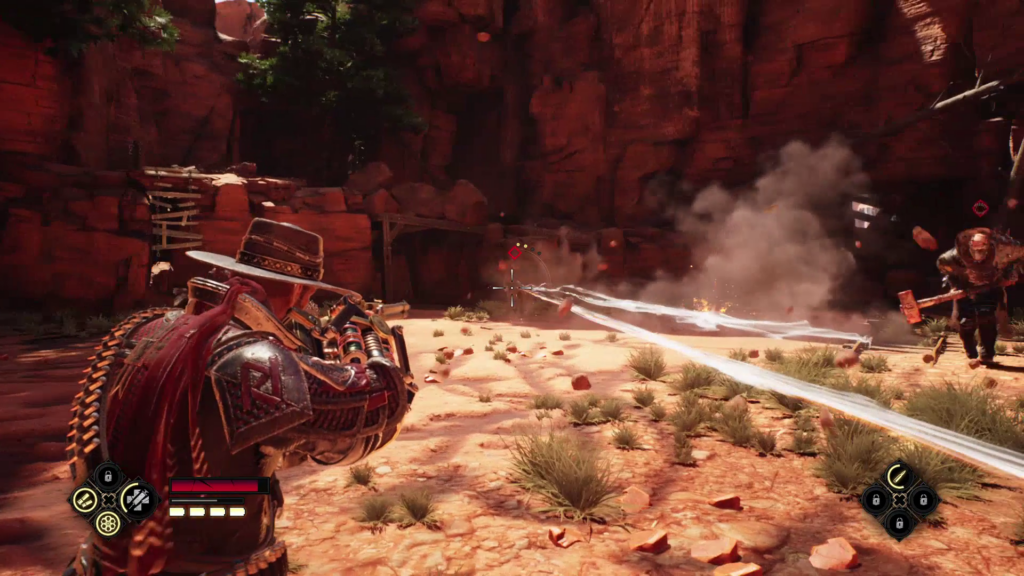Choose the revolver cylinder ability icon
This screenshot has width=1024, height=576.
pyautogui.click(x=108, y=522)
